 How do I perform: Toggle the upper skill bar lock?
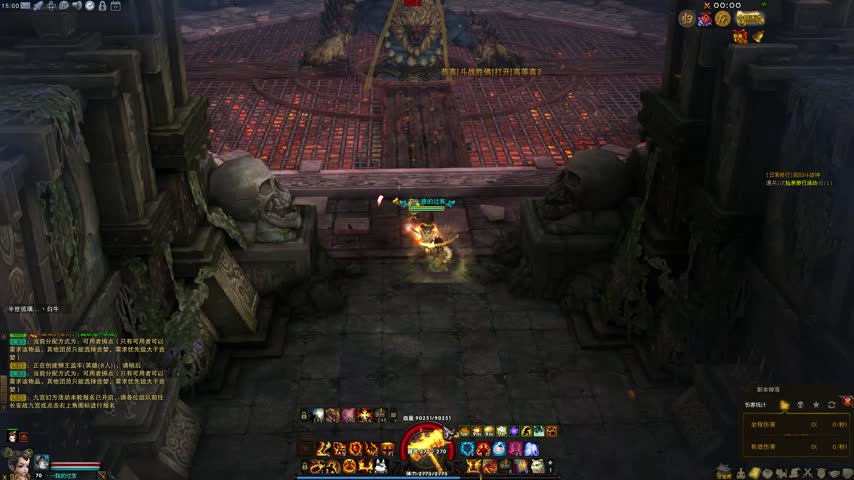pos(305,415)
